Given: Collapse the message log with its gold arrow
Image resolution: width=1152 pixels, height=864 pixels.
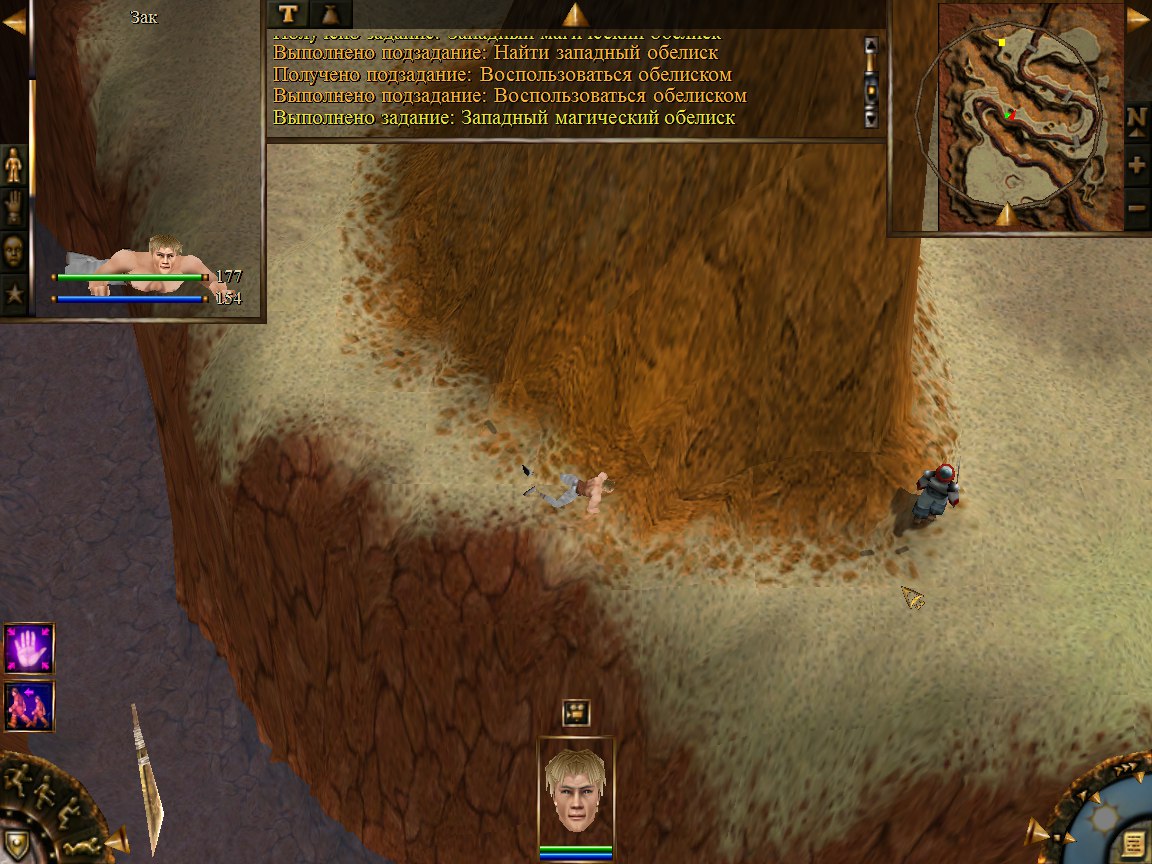Looking at the screenshot, I should pos(575,14).
